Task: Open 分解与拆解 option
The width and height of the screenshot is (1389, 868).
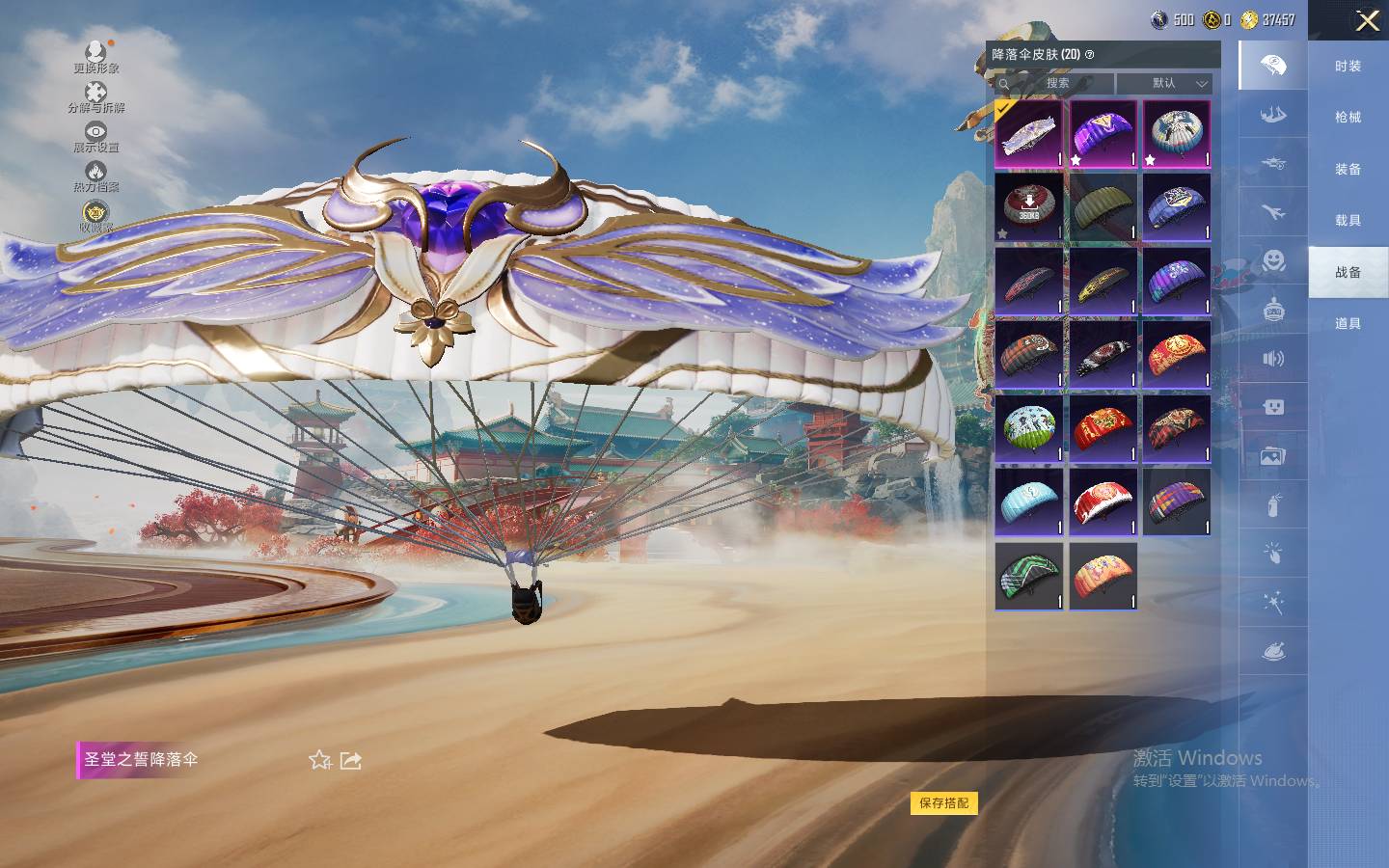Action: pyautogui.click(x=95, y=96)
